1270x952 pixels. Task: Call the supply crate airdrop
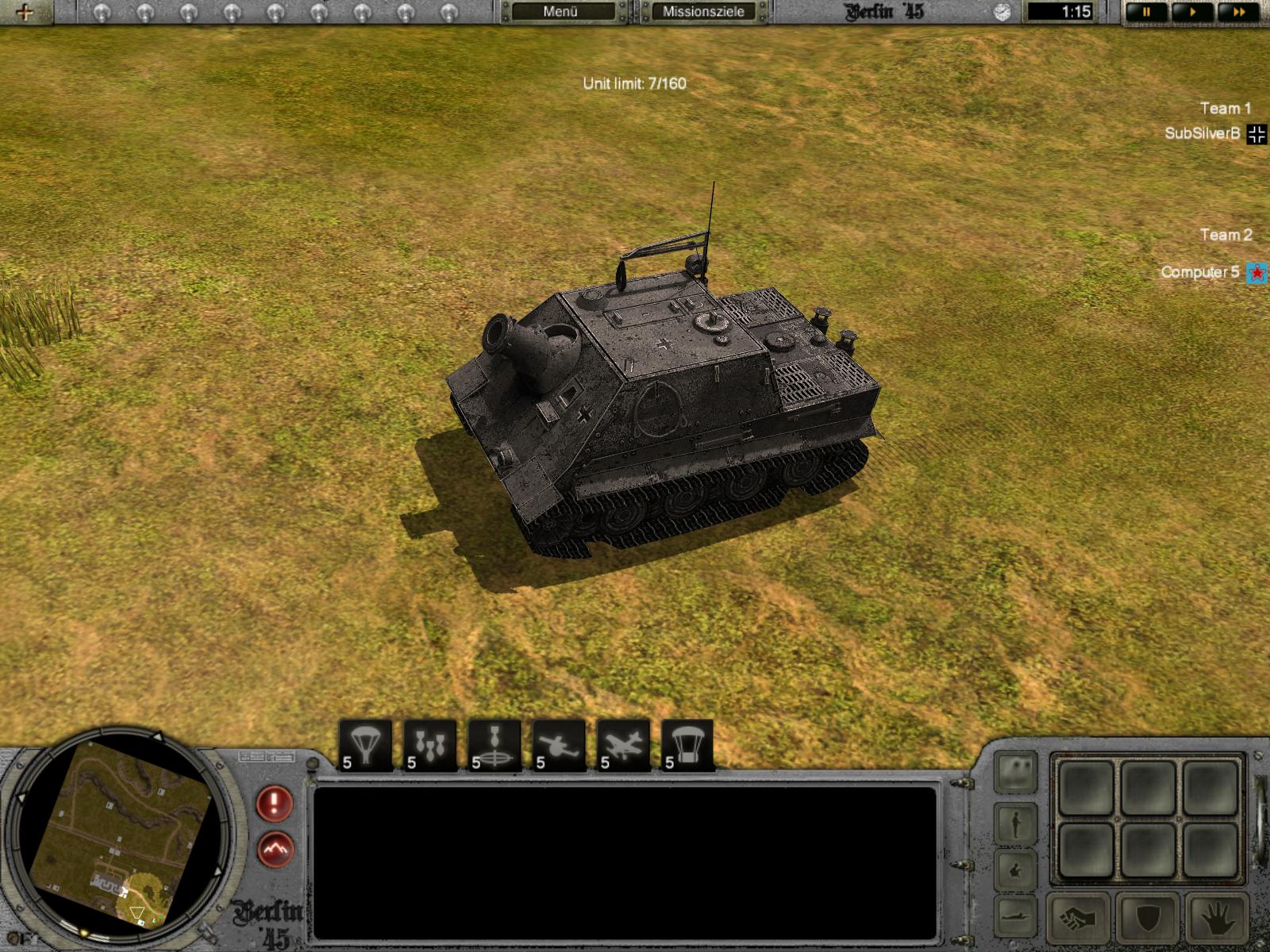coord(687,746)
